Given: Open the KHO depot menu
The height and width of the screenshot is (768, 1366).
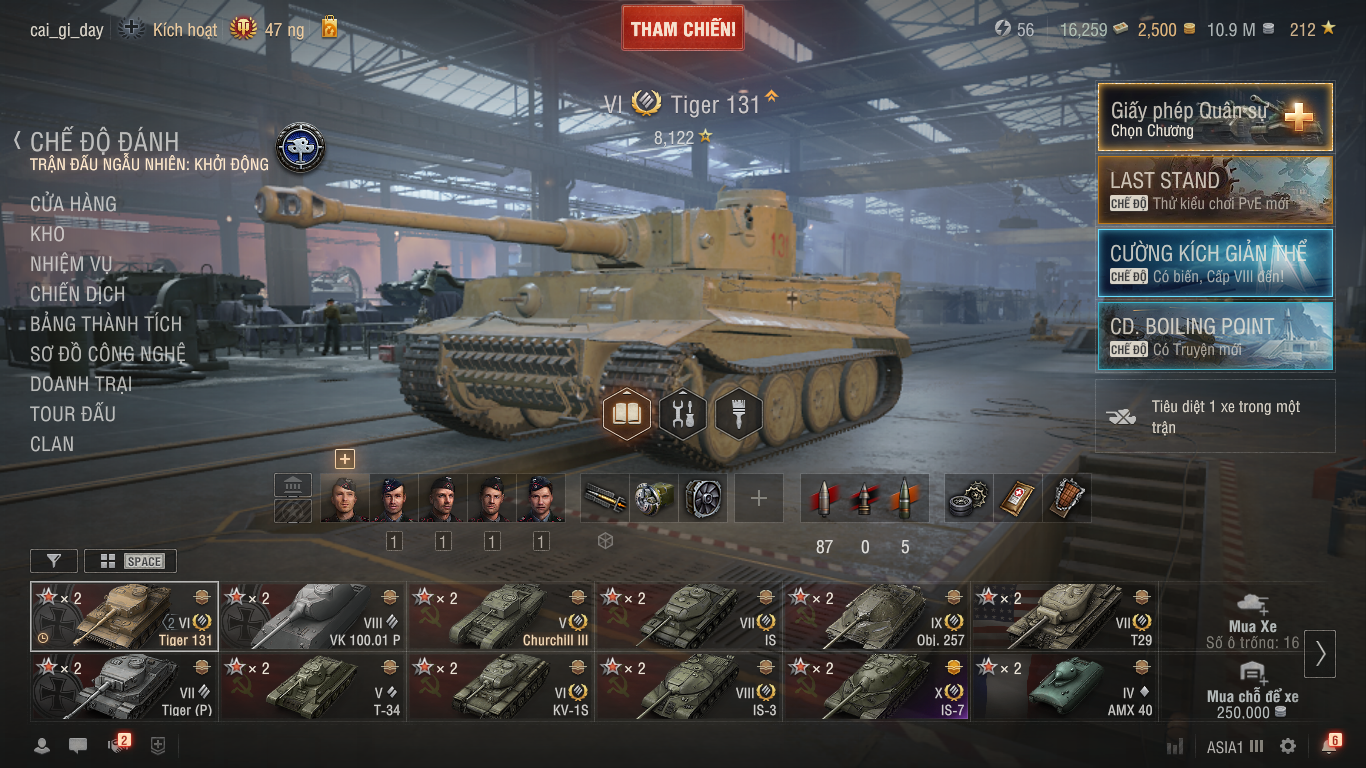Looking at the screenshot, I should click(x=47, y=234).
